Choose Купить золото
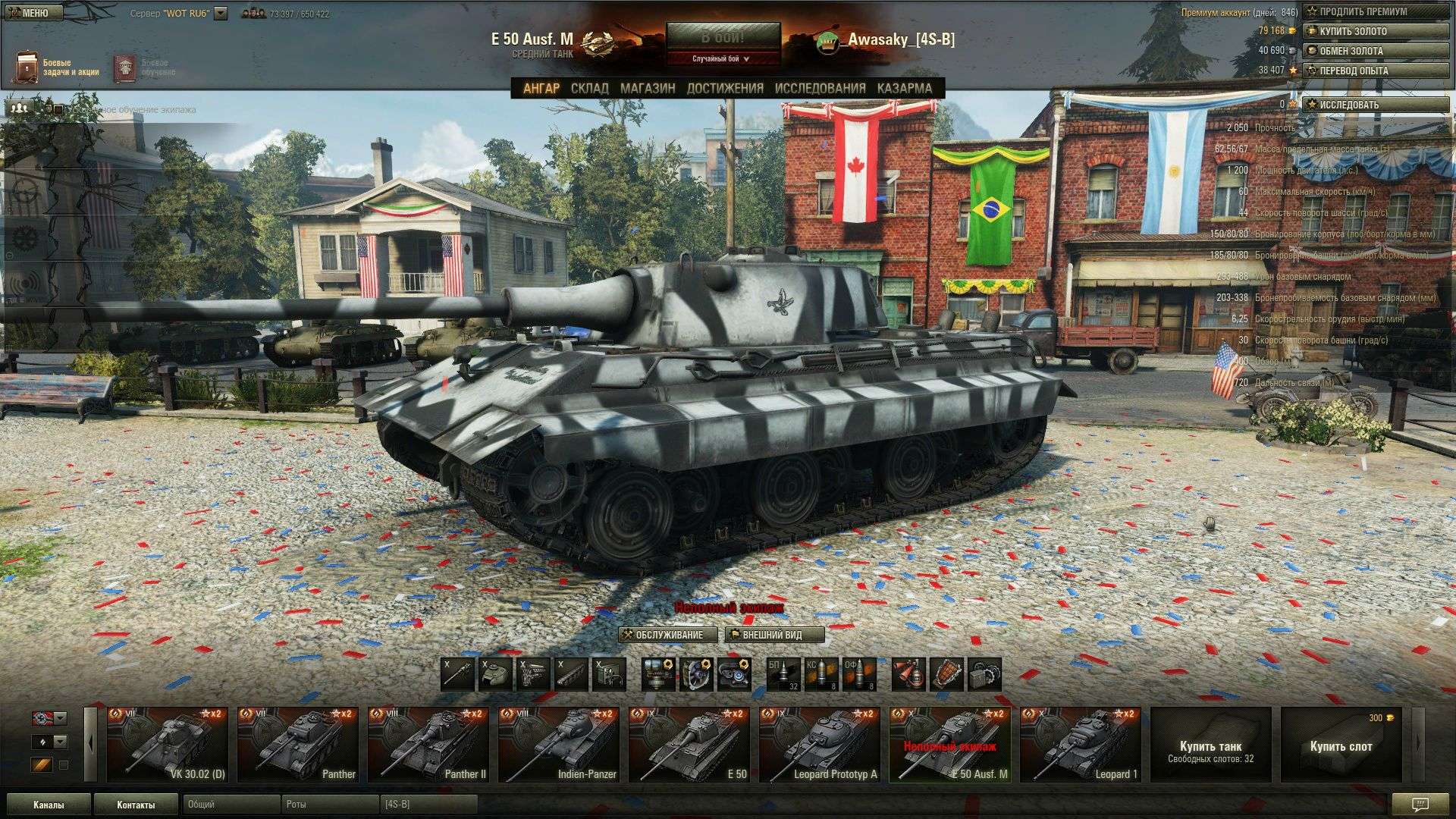Screen dimensions: 1456x819 pos(1375,31)
